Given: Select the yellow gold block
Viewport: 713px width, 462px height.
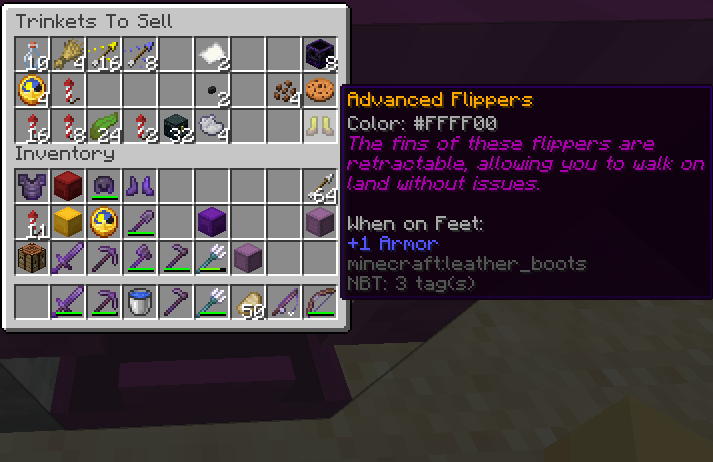Looking at the screenshot, I should [68, 221].
